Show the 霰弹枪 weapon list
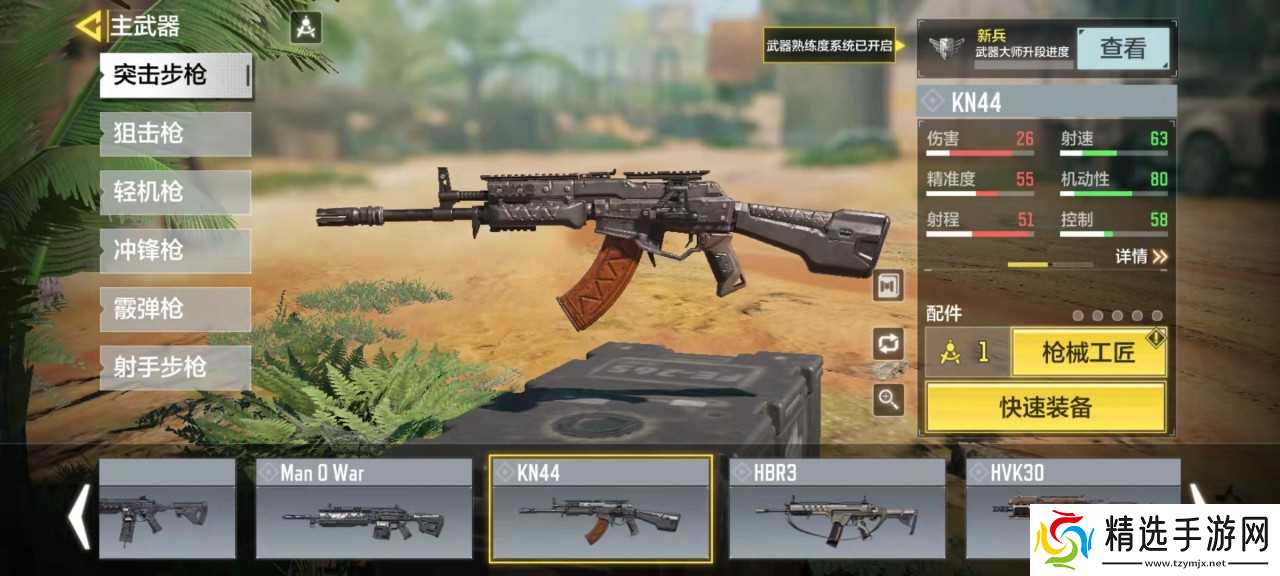 point(175,309)
